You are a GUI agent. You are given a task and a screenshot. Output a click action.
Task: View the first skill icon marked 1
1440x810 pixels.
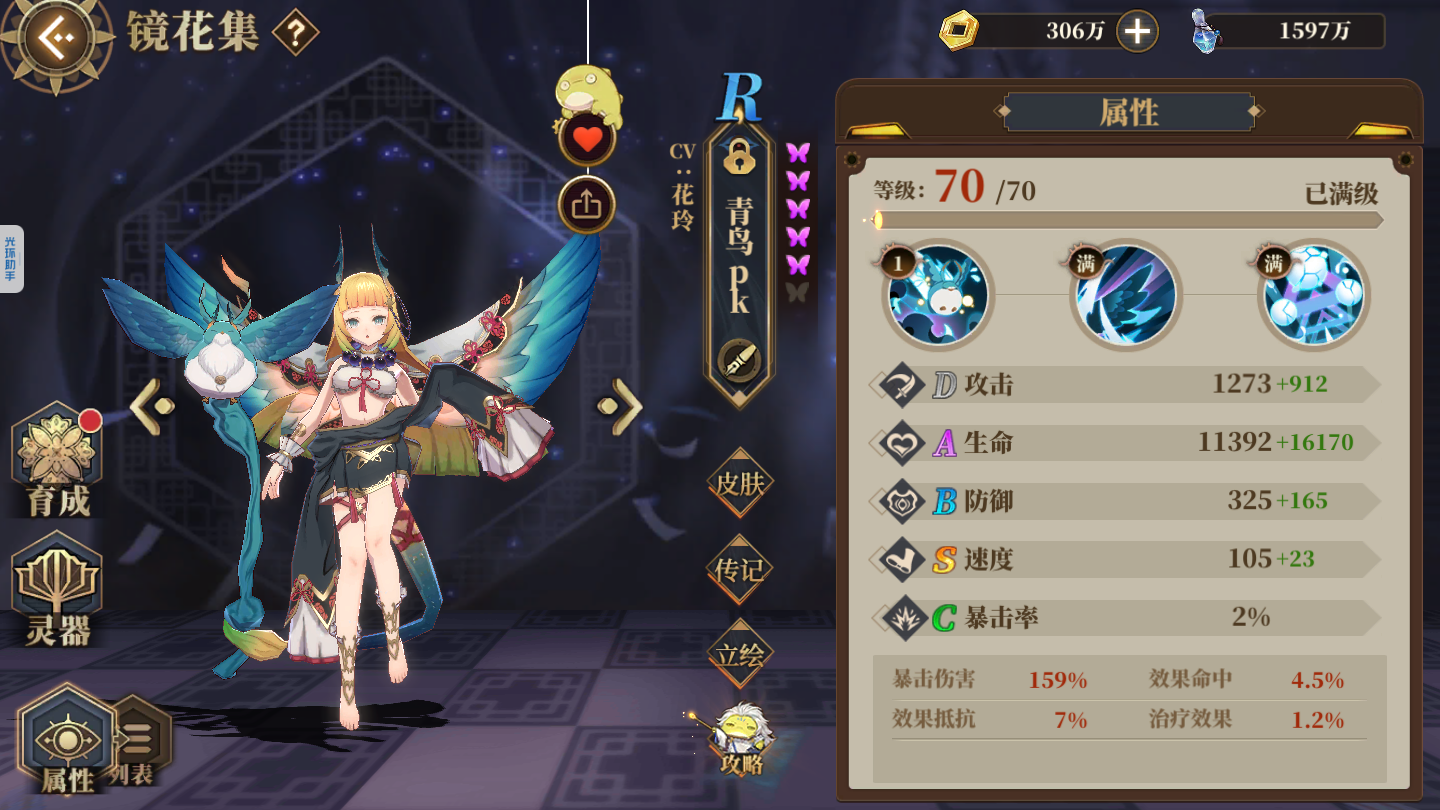point(937,297)
